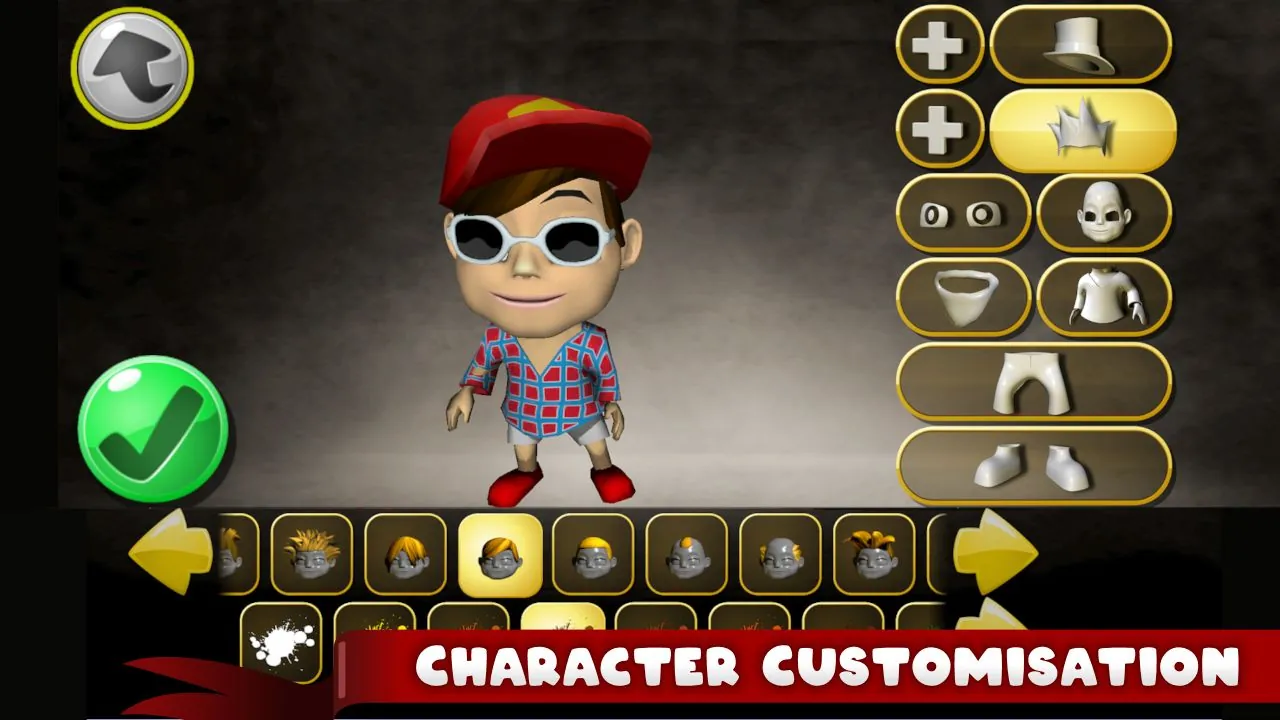This screenshot has width=1280, height=720.
Task: Open the pants customization icon
Action: point(1037,383)
